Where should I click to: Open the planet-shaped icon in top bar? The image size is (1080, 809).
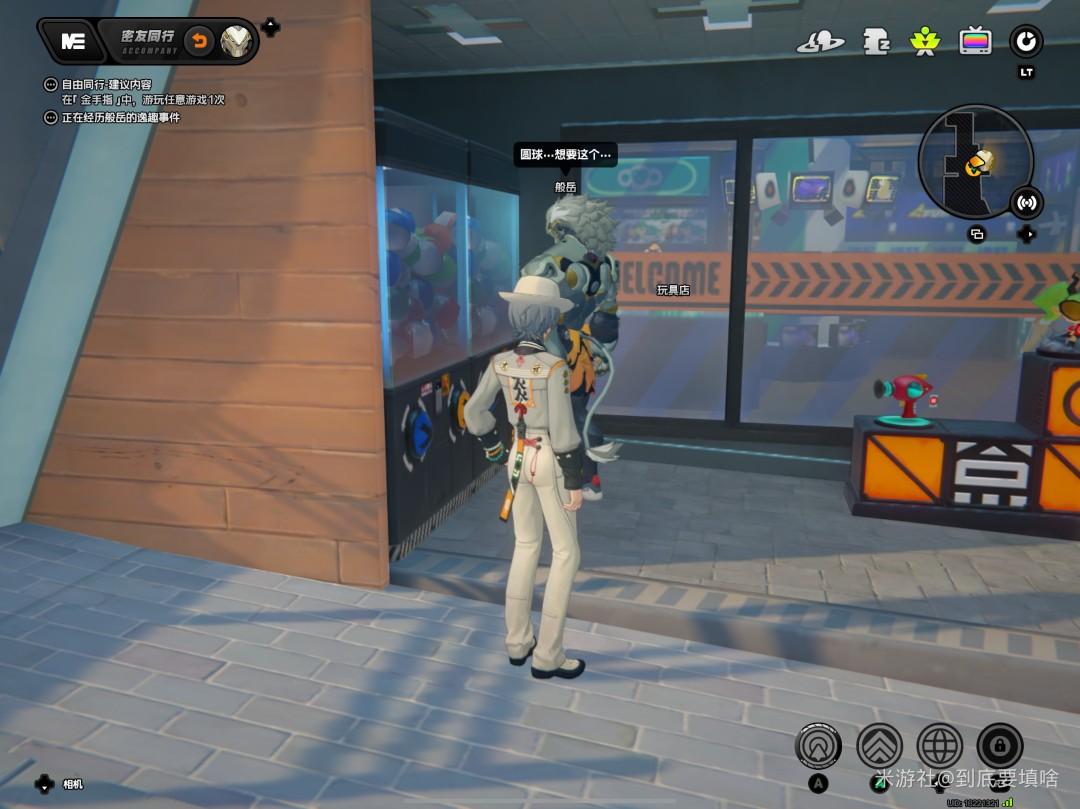[x=820, y=42]
